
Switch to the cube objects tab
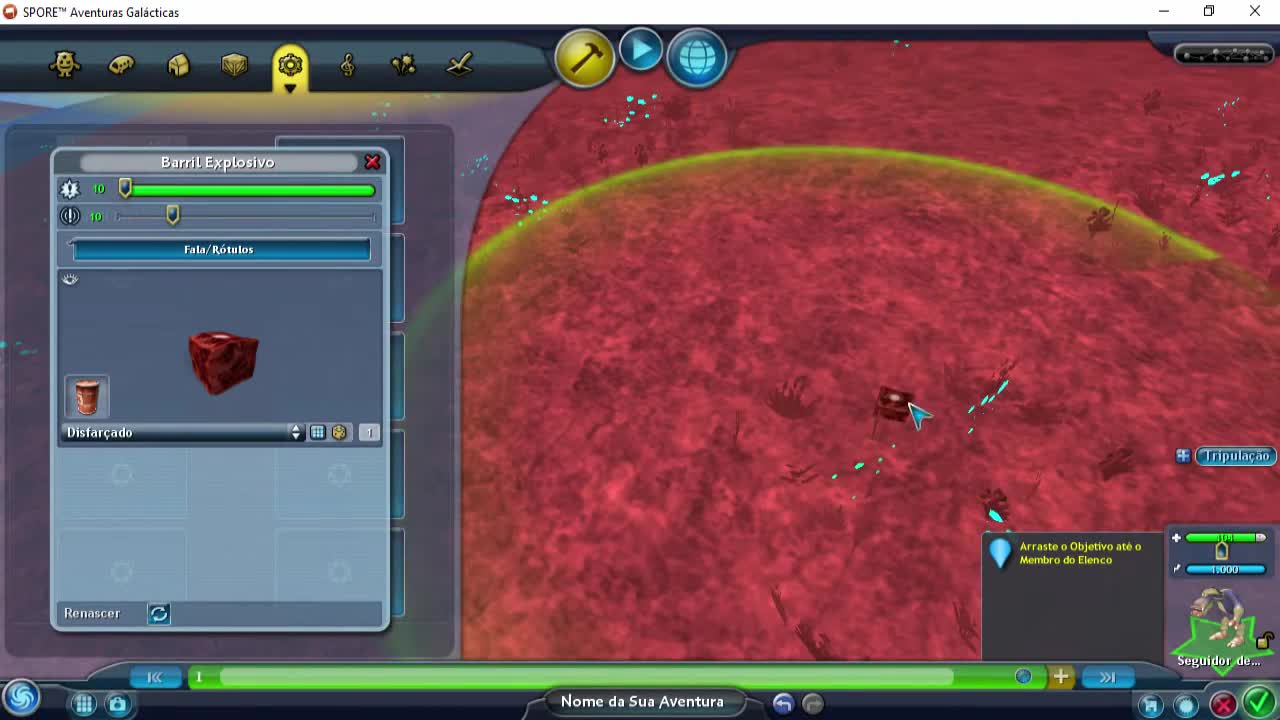click(234, 64)
